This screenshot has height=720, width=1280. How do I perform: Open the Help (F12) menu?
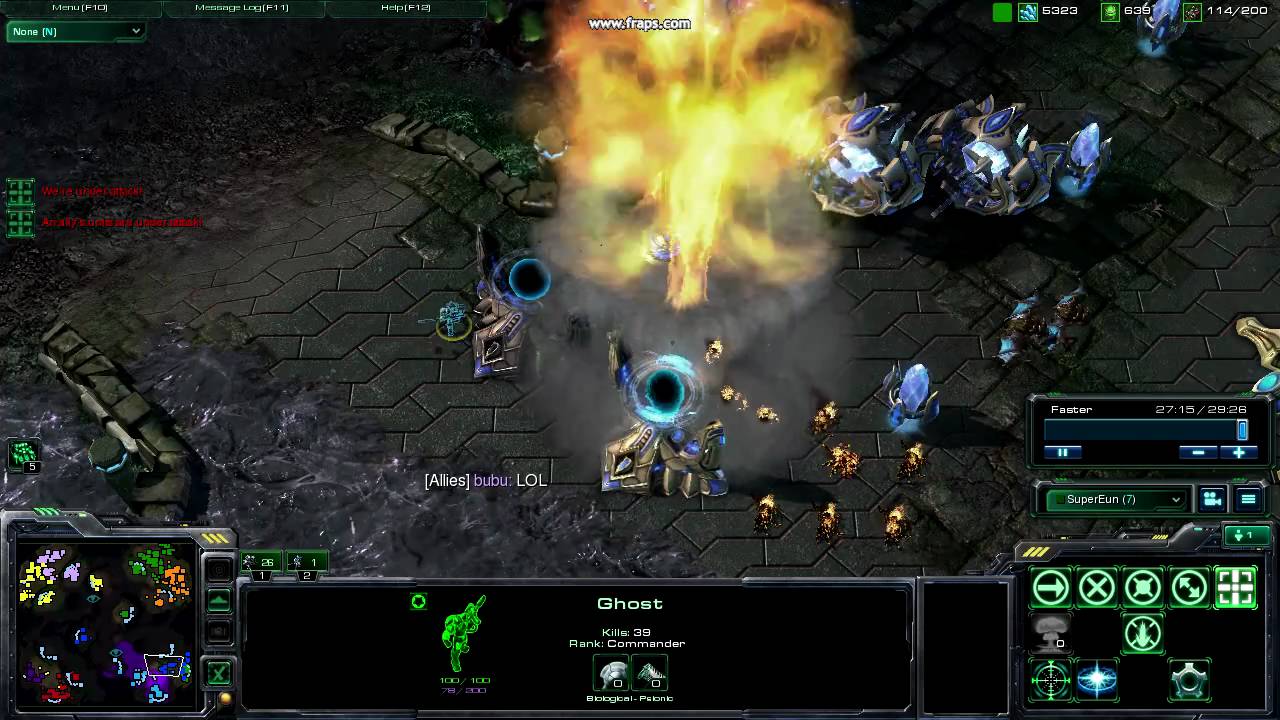coord(409,7)
